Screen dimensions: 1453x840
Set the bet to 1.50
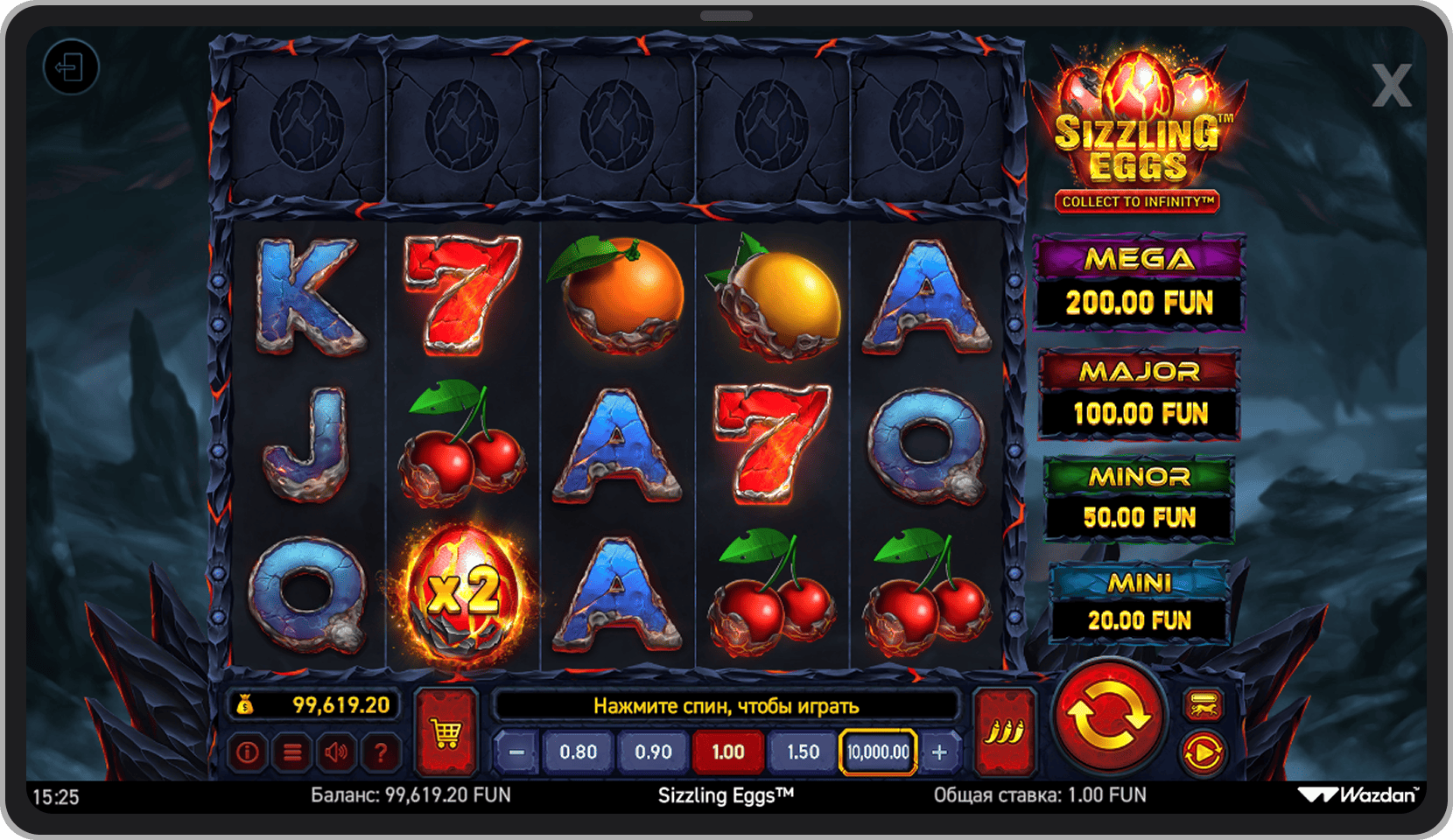point(803,752)
